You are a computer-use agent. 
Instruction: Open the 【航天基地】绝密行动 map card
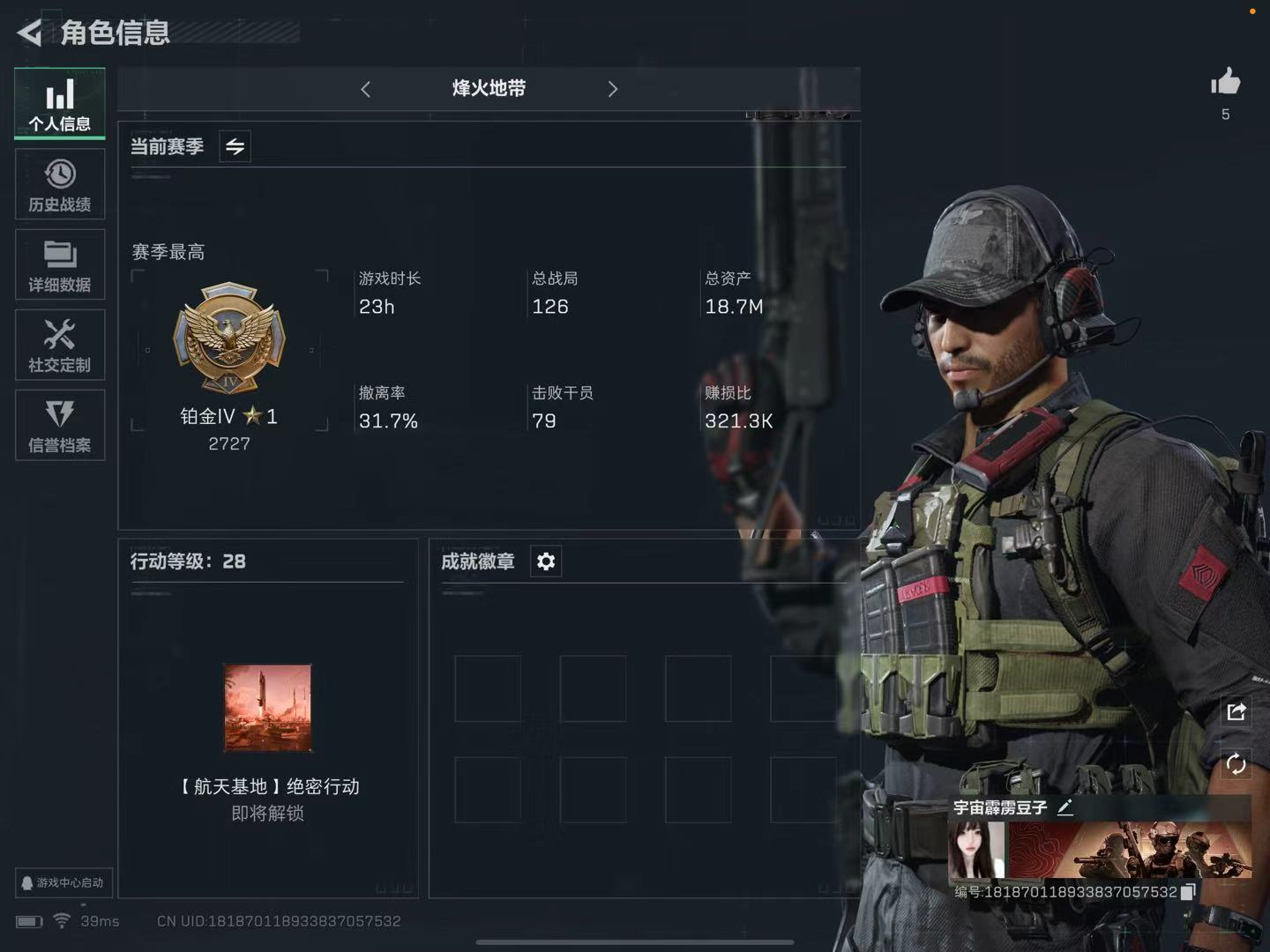tap(267, 708)
